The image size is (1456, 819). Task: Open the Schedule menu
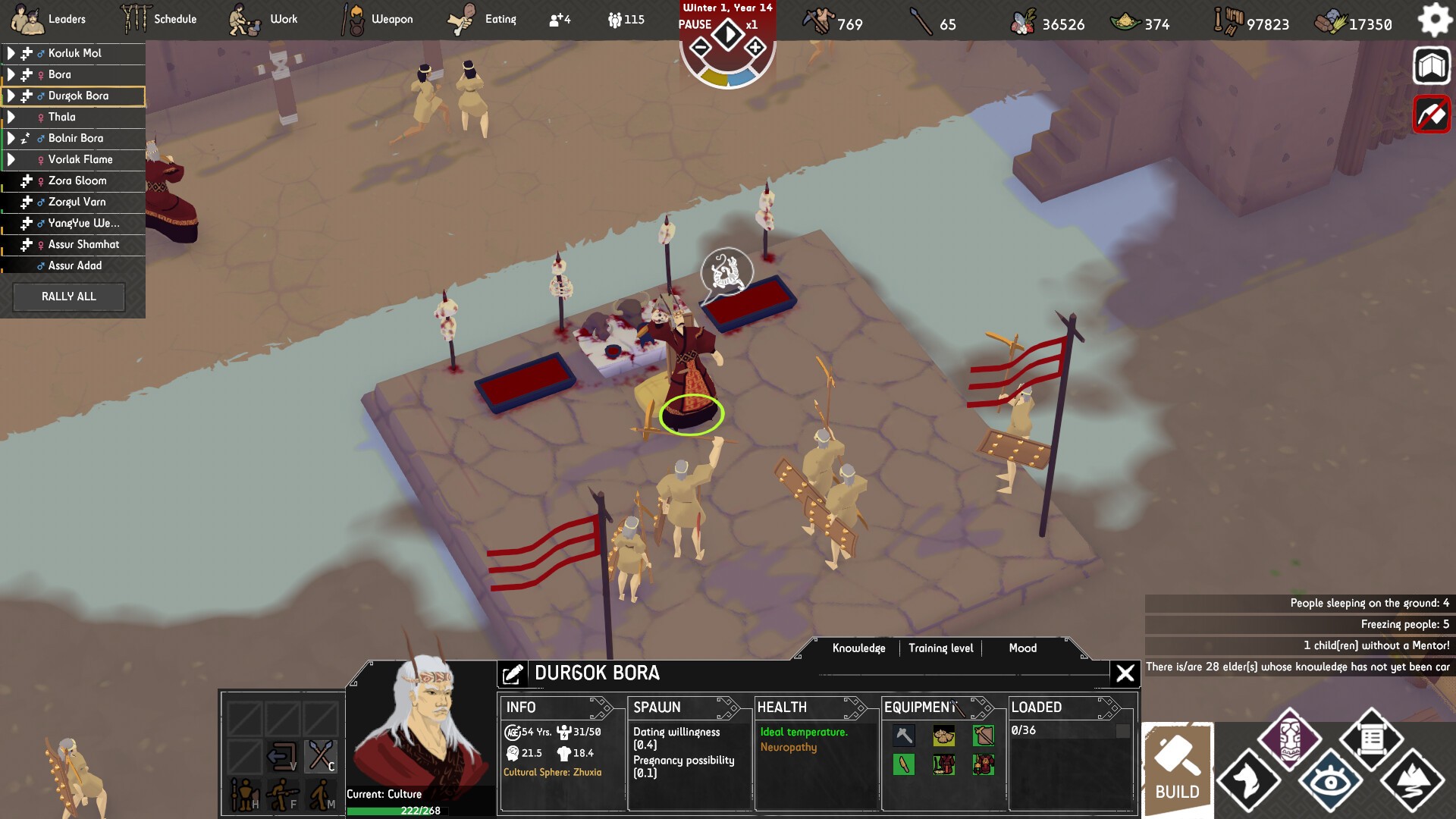point(159,19)
